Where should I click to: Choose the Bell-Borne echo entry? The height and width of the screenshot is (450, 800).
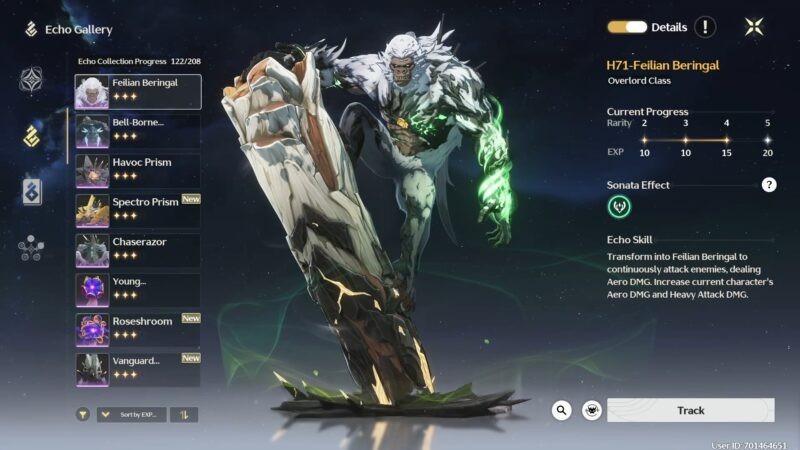coord(137,131)
